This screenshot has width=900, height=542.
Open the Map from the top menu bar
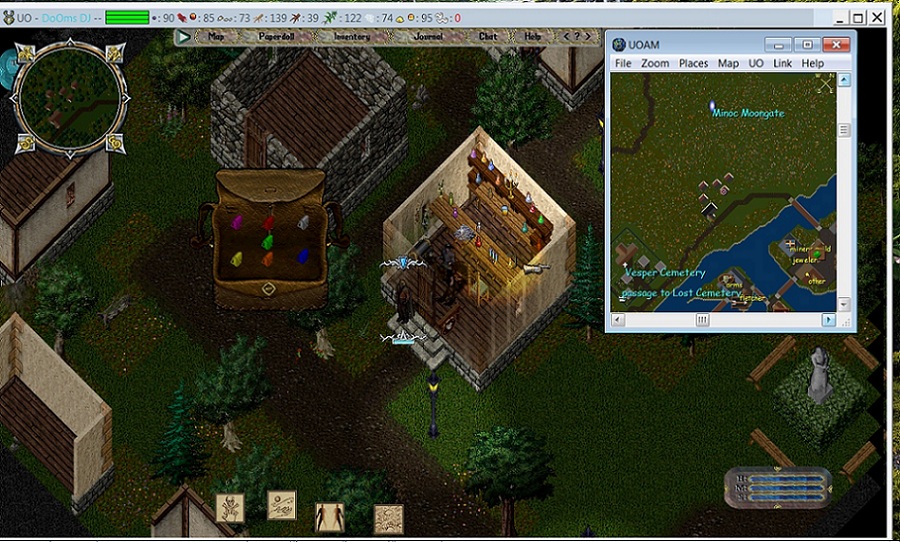click(216, 37)
